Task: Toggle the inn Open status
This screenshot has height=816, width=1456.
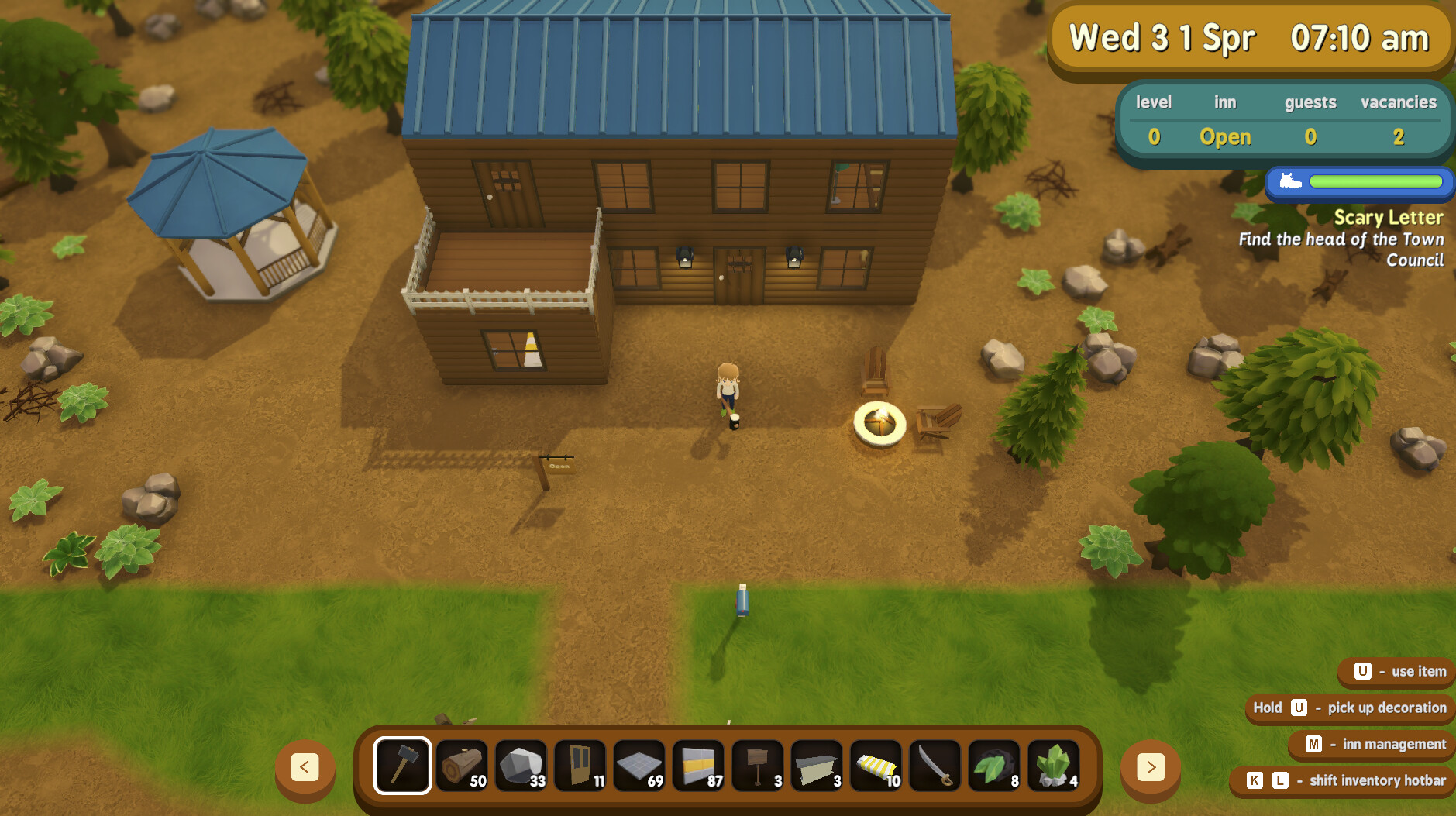Action: click(1225, 136)
